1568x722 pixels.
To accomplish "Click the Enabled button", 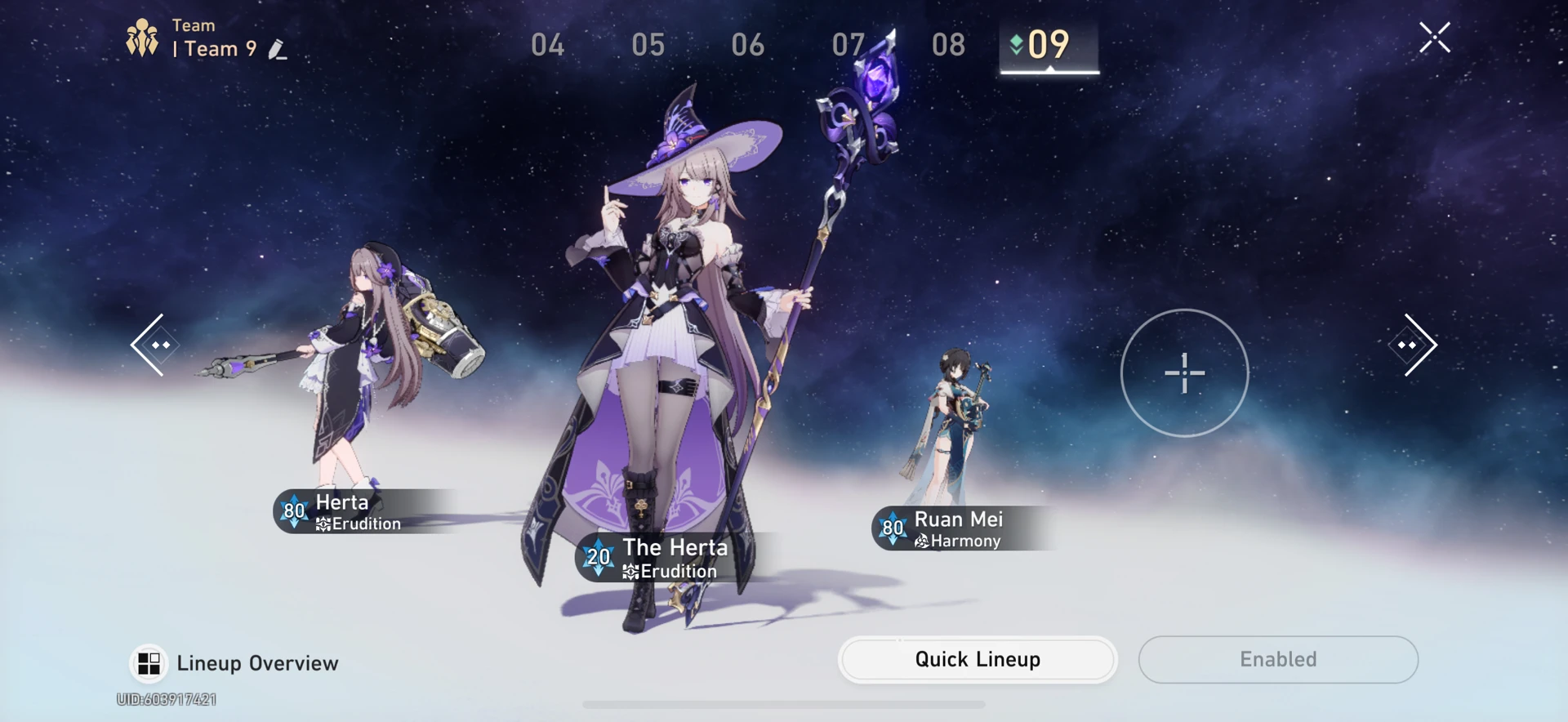I will (x=1277, y=659).
